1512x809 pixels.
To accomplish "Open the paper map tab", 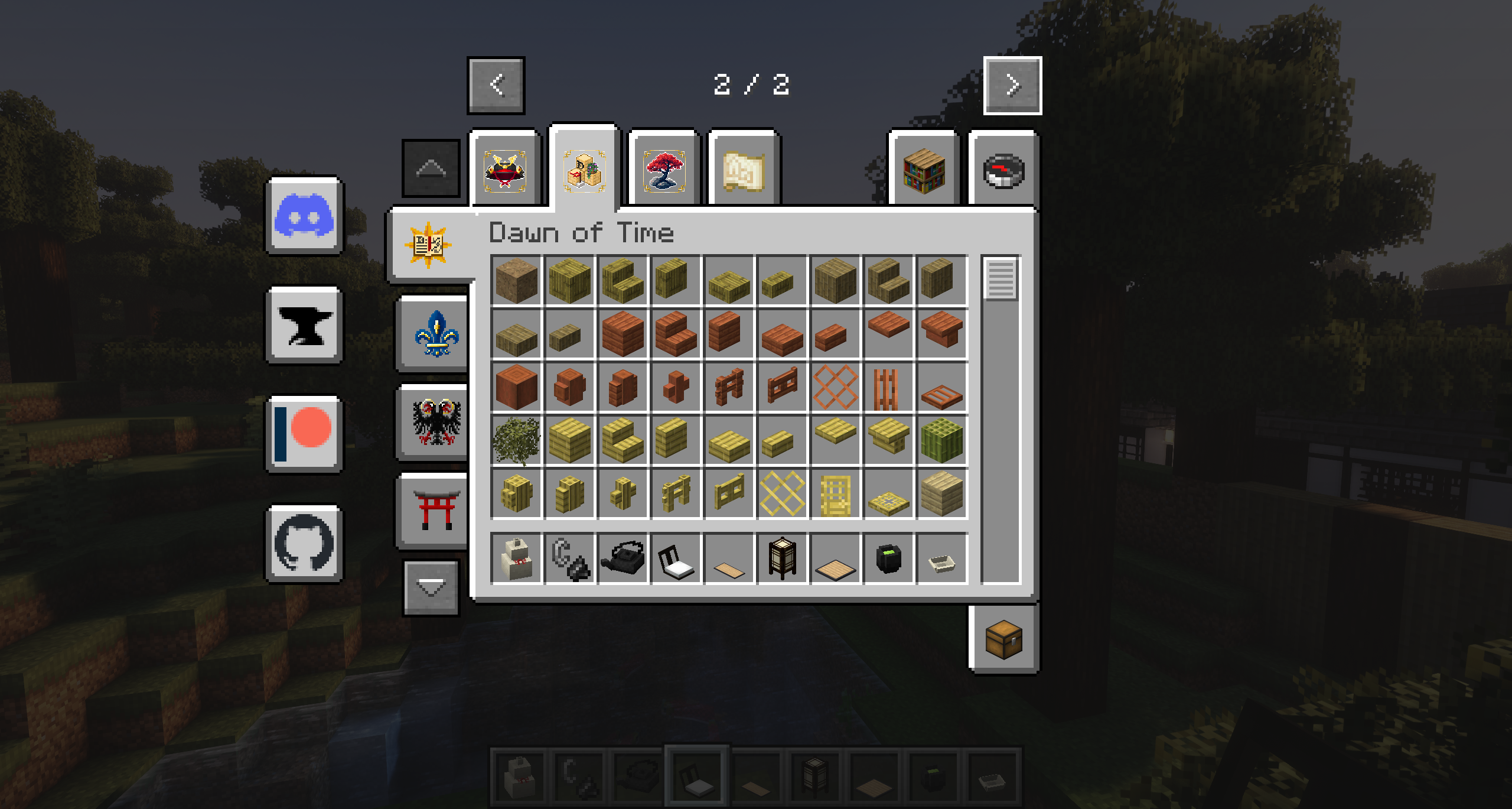I will pyautogui.click(x=744, y=170).
